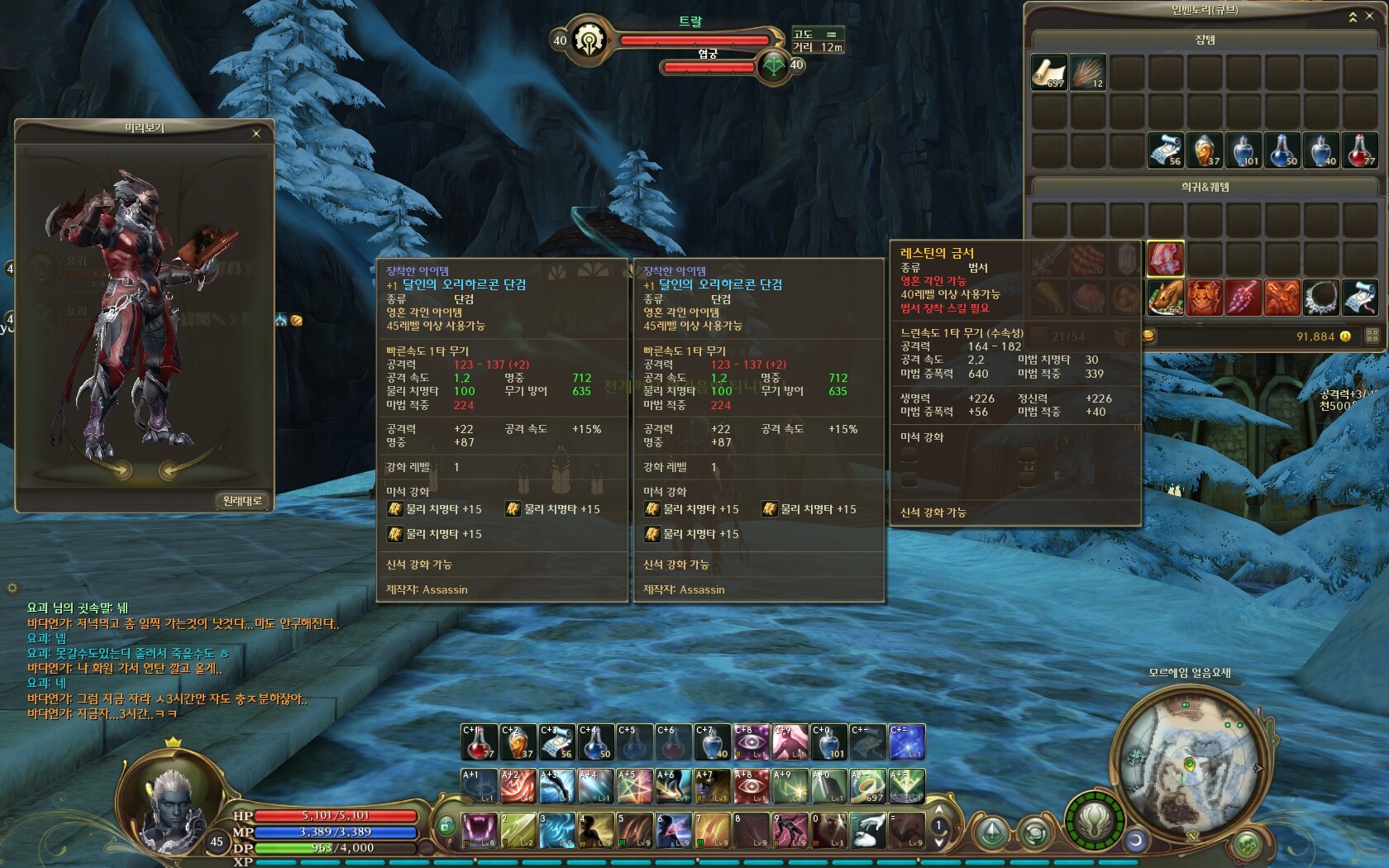Use the white hand gesture skill on the minus slot

point(869,830)
